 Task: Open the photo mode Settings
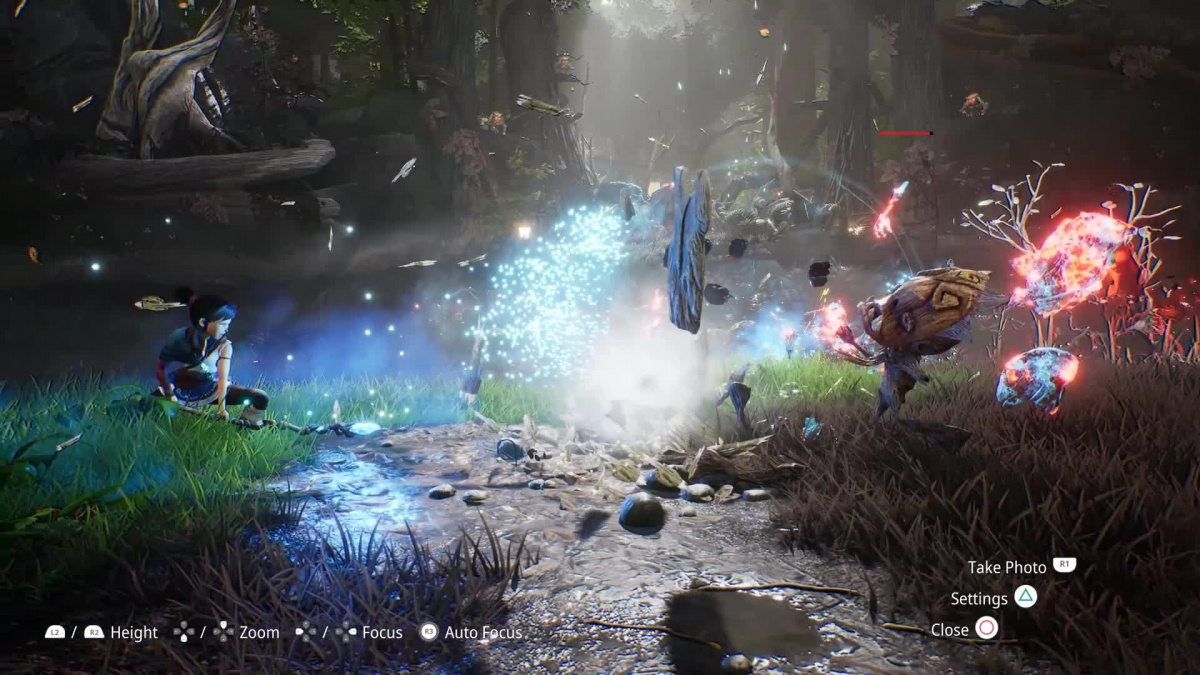coord(993,598)
